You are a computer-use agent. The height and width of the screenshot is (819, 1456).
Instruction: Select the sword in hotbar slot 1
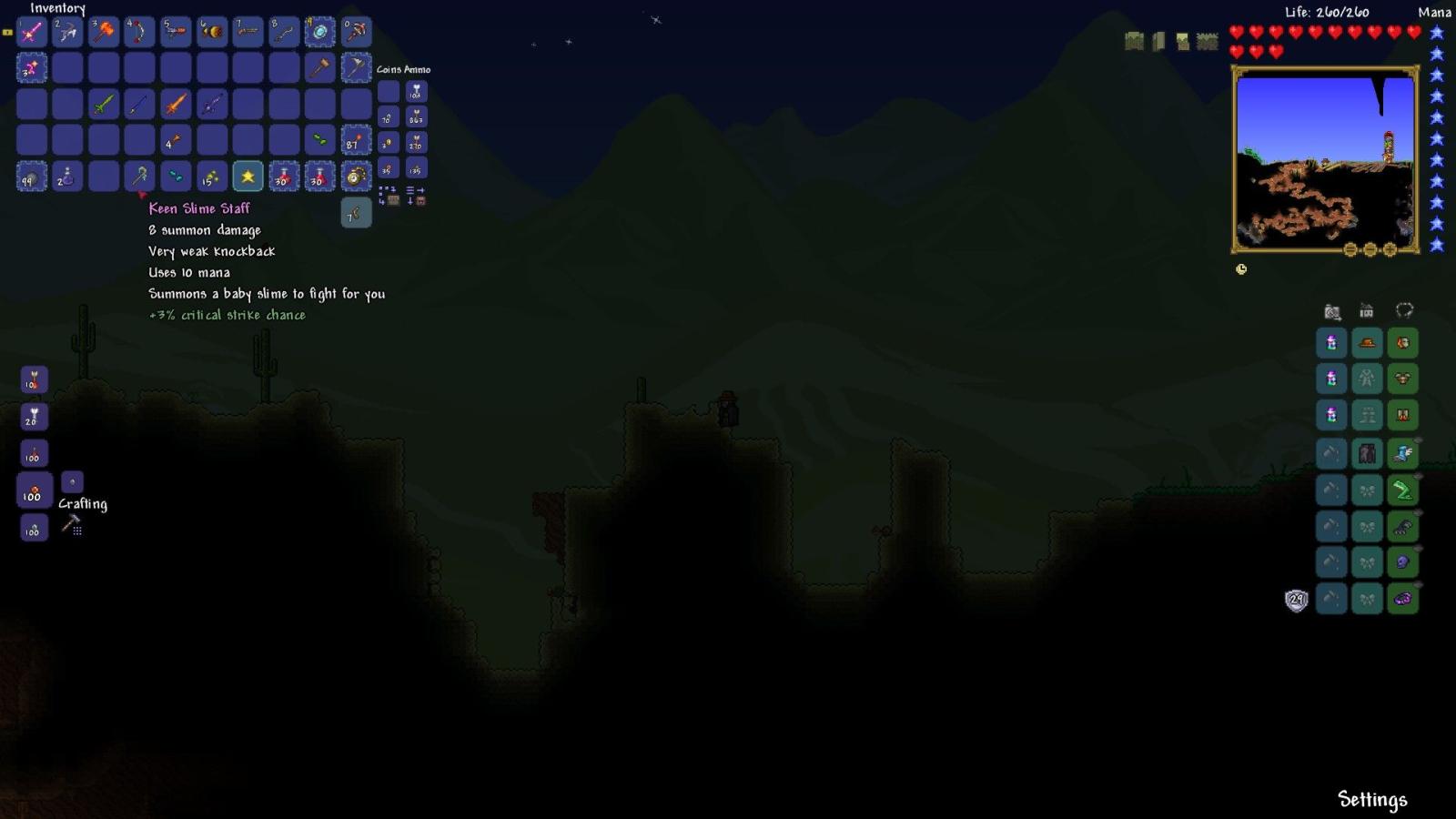(x=32, y=32)
